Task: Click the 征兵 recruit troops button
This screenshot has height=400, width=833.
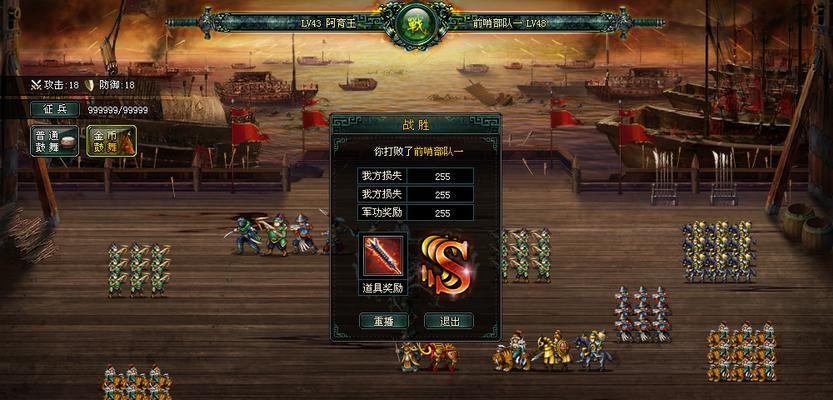Action: coord(54,109)
